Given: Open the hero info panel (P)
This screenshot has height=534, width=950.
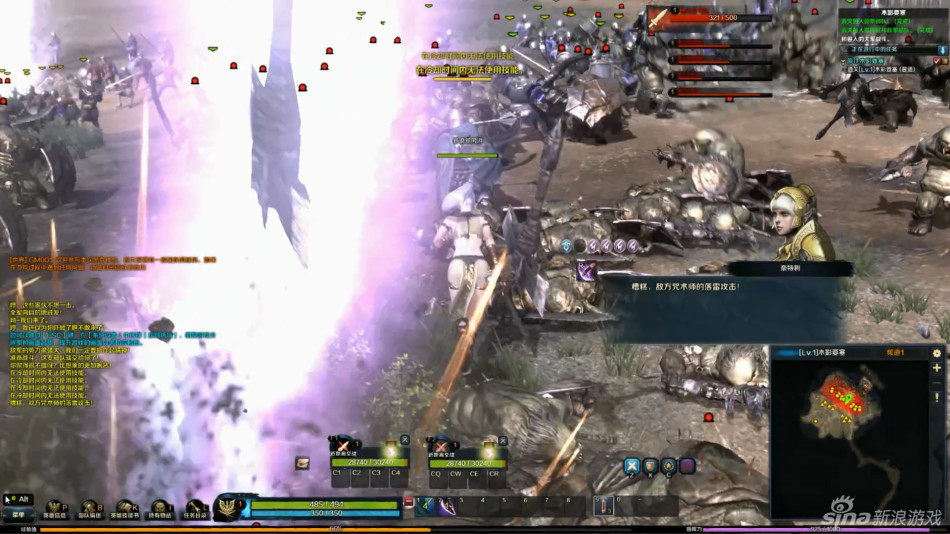Looking at the screenshot, I should (54, 510).
